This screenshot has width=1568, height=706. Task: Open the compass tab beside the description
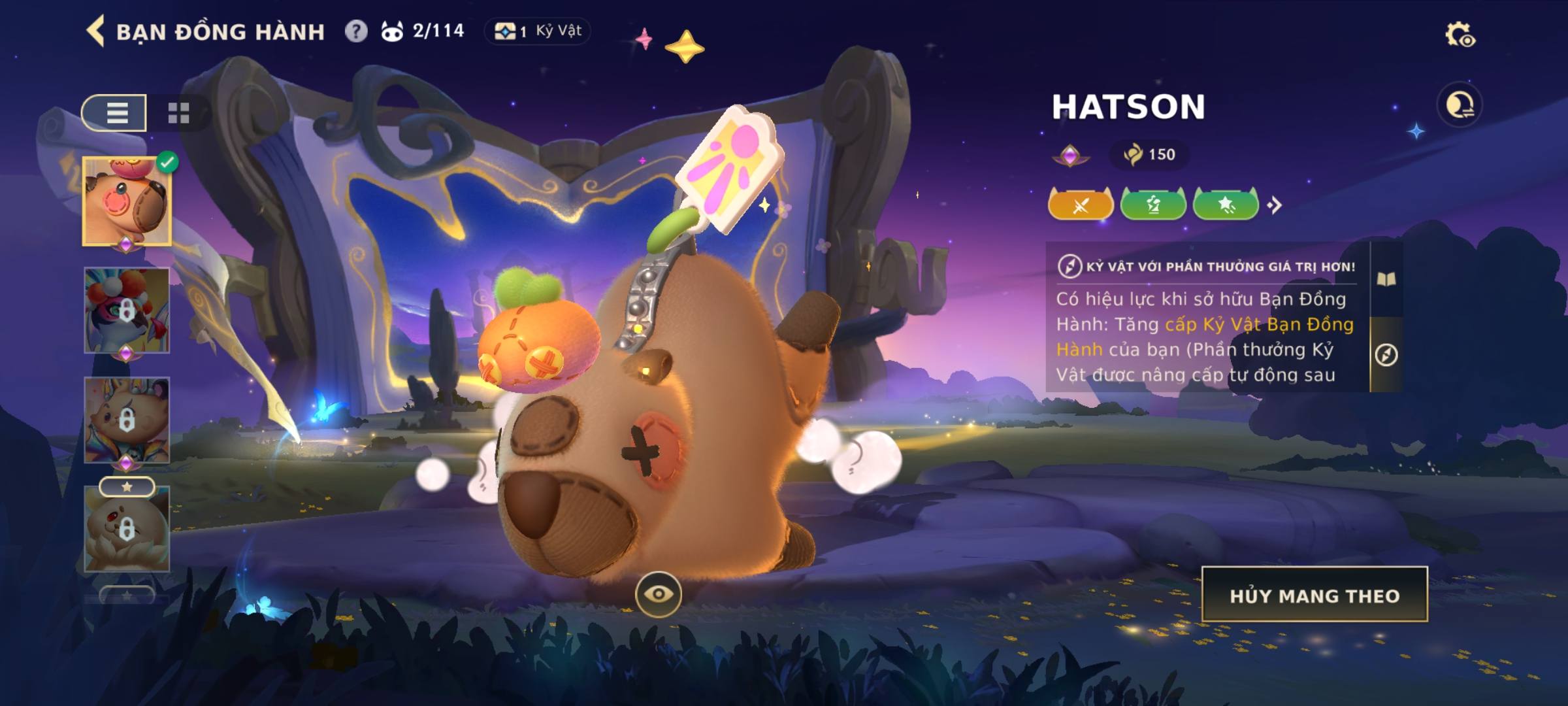(1386, 355)
